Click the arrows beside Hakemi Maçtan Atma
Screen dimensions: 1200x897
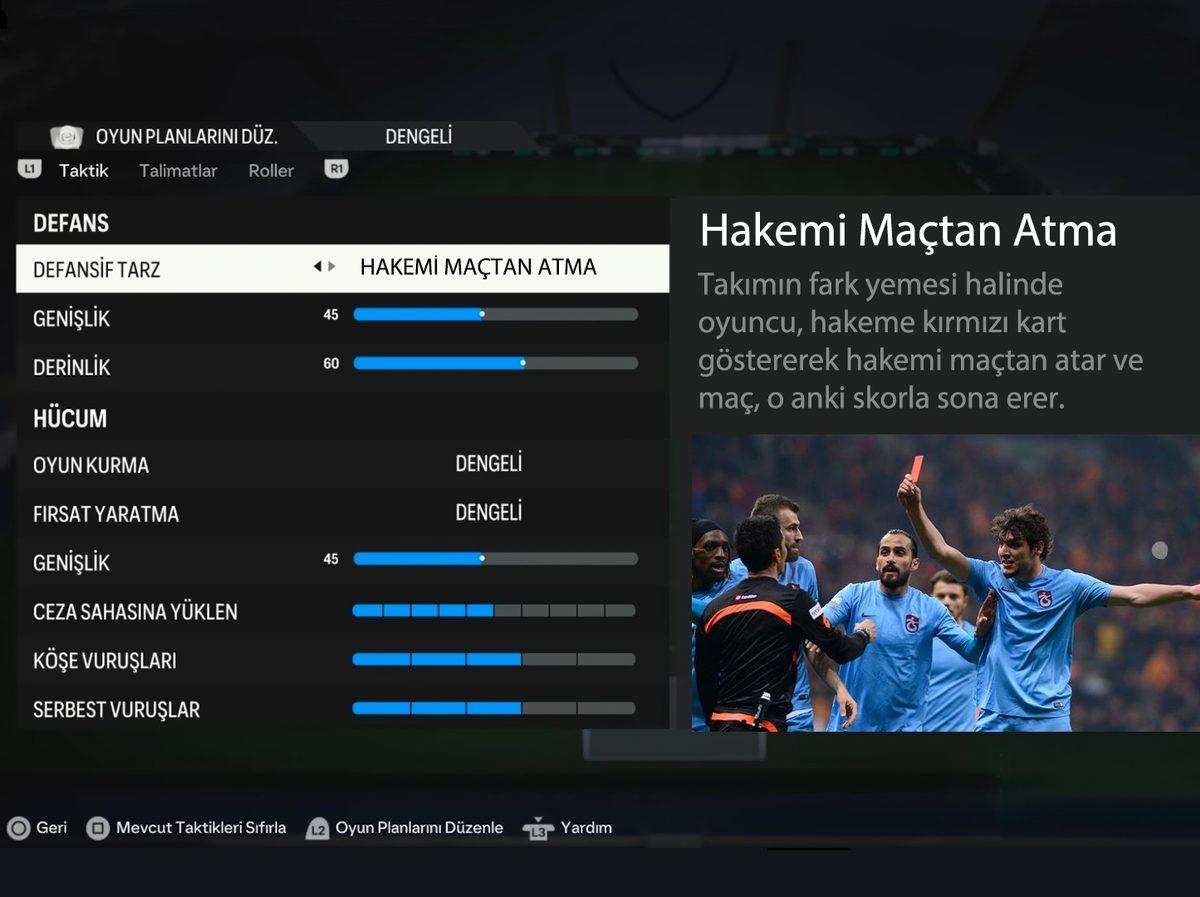[324, 267]
